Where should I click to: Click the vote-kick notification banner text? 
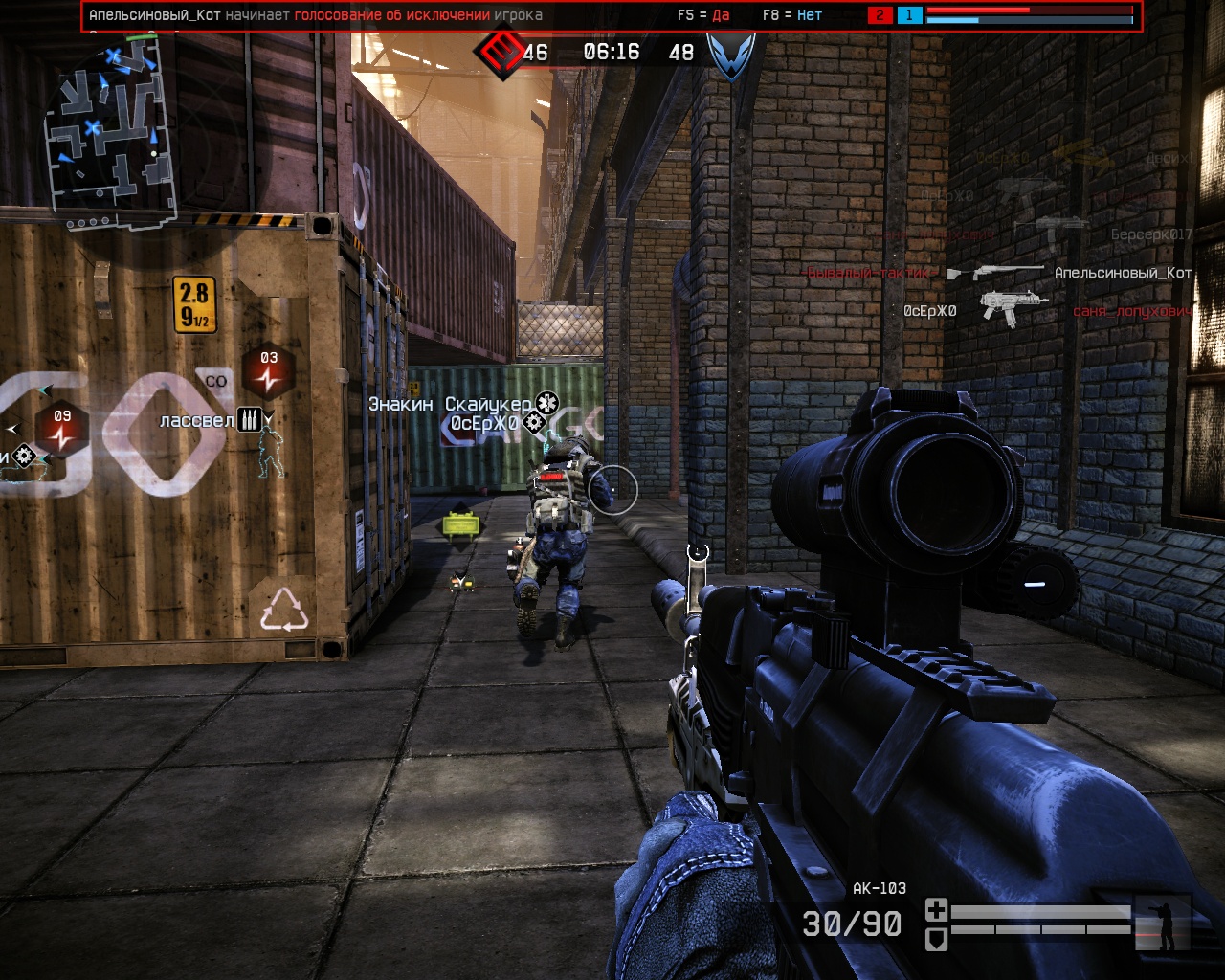pyautogui.click(x=316, y=15)
